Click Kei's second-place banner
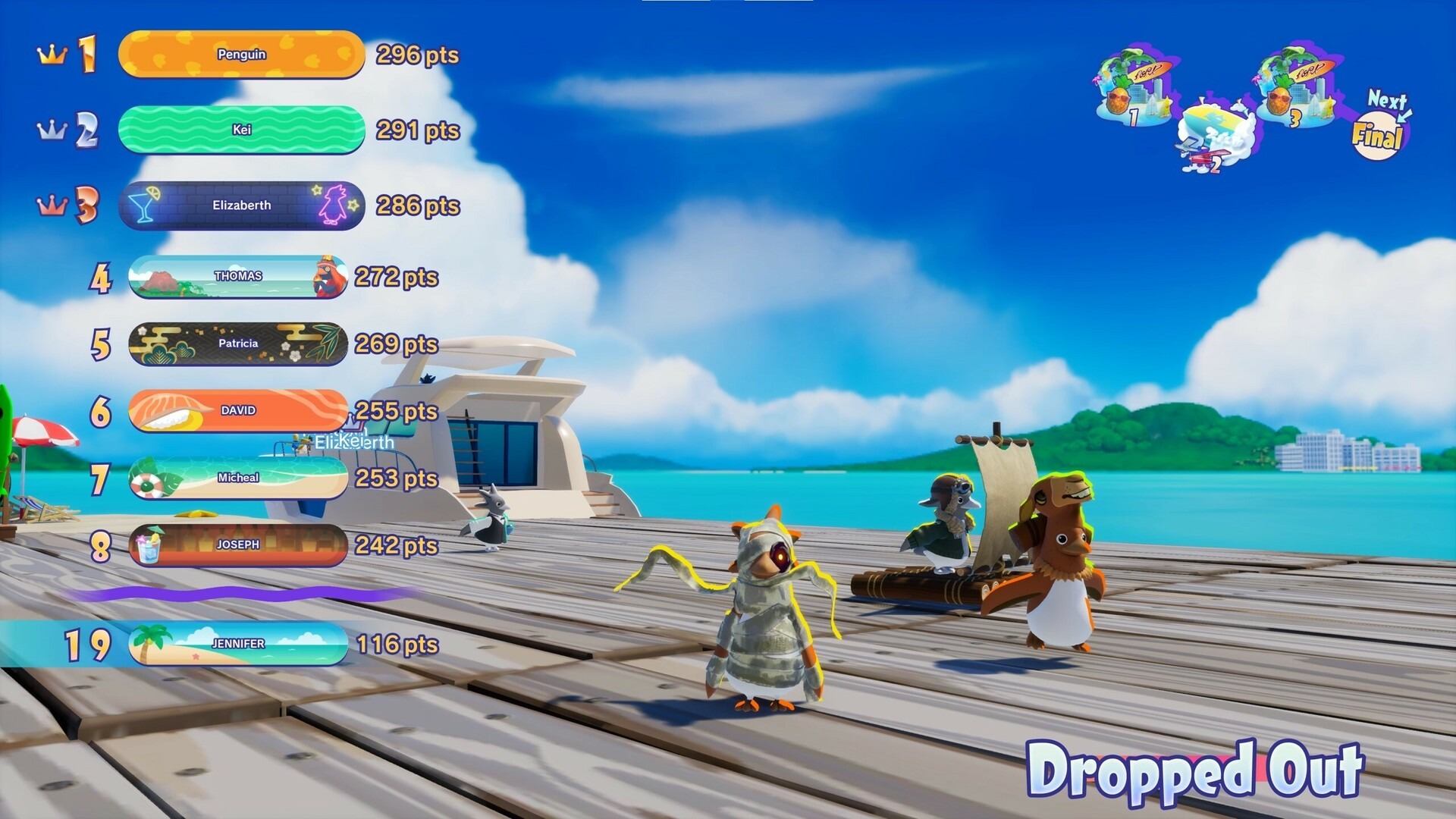 241,130
